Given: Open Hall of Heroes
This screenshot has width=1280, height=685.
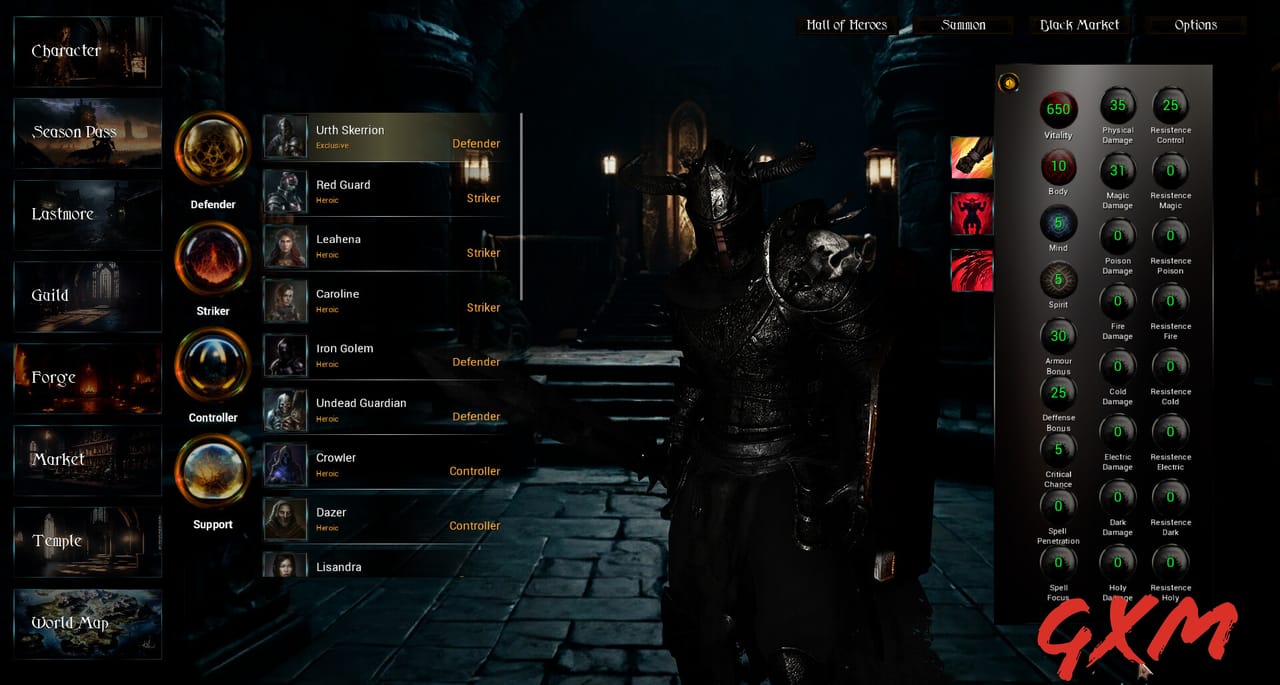Looking at the screenshot, I should pyautogui.click(x=846, y=25).
